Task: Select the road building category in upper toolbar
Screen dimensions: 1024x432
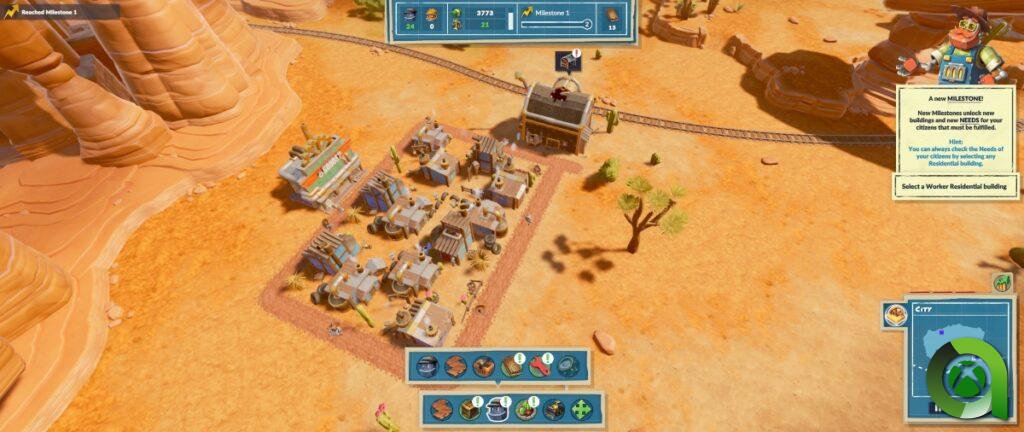Action: point(455,366)
